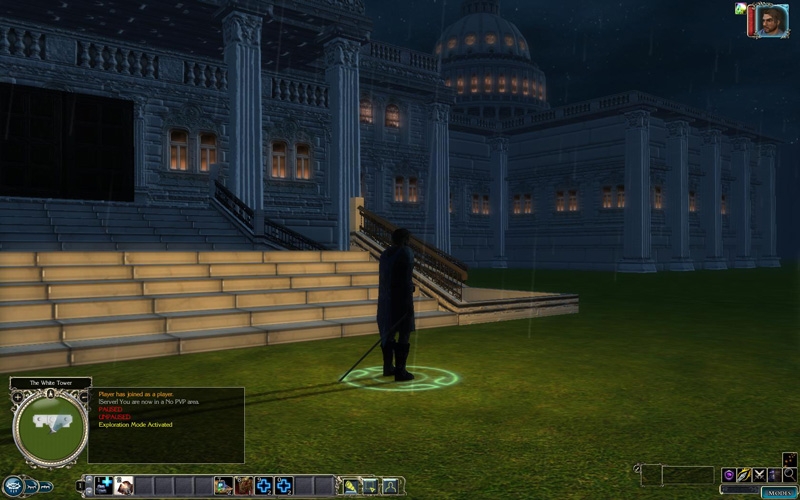
Task: Select the yellow feather quill mode icon
Action: 743,474
